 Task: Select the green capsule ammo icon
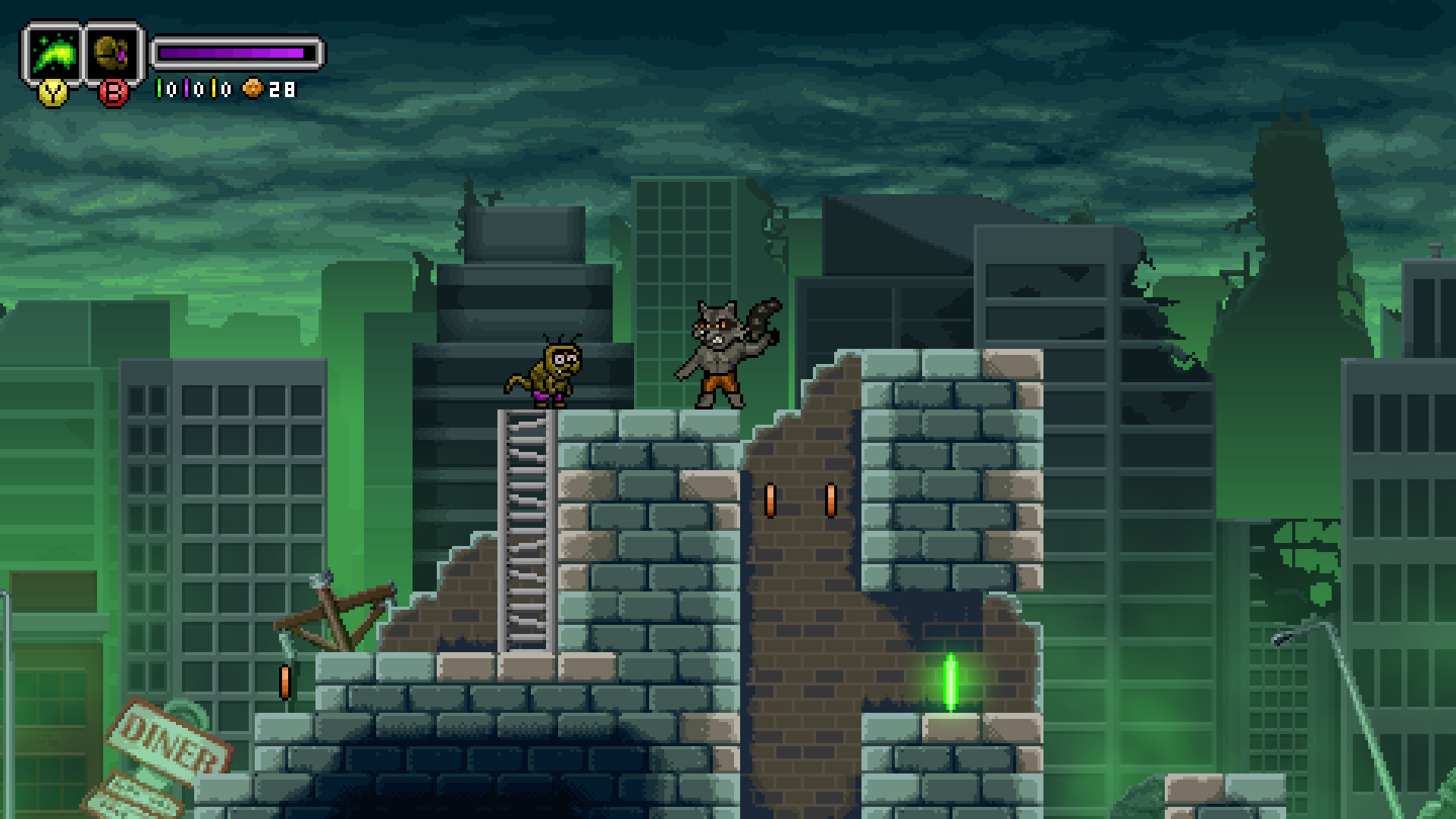point(158,88)
